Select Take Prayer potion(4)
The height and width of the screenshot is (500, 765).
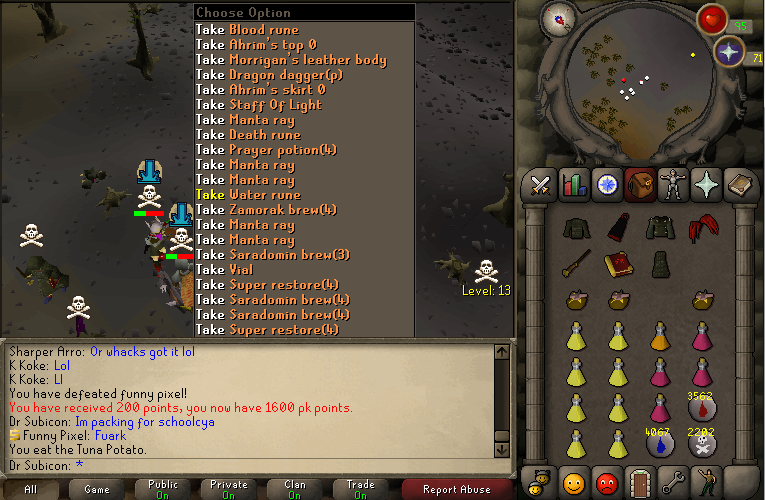click(266, 150)
